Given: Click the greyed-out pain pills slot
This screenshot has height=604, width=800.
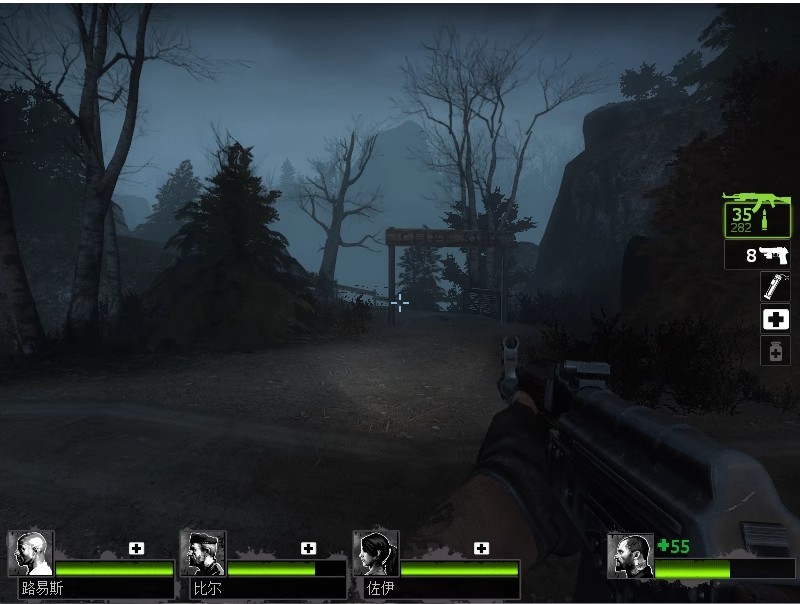Looking at the screenshot, I should click(775, 351).
